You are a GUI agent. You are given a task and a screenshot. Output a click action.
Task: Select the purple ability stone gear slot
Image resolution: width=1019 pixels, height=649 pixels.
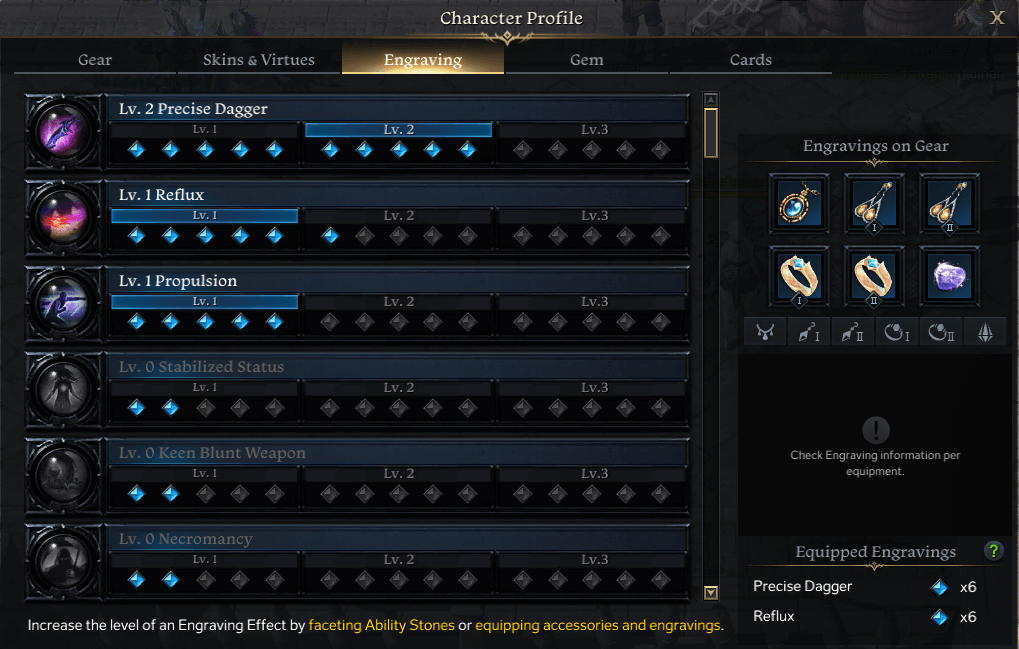pyautogui.click(x=950, y=276)
